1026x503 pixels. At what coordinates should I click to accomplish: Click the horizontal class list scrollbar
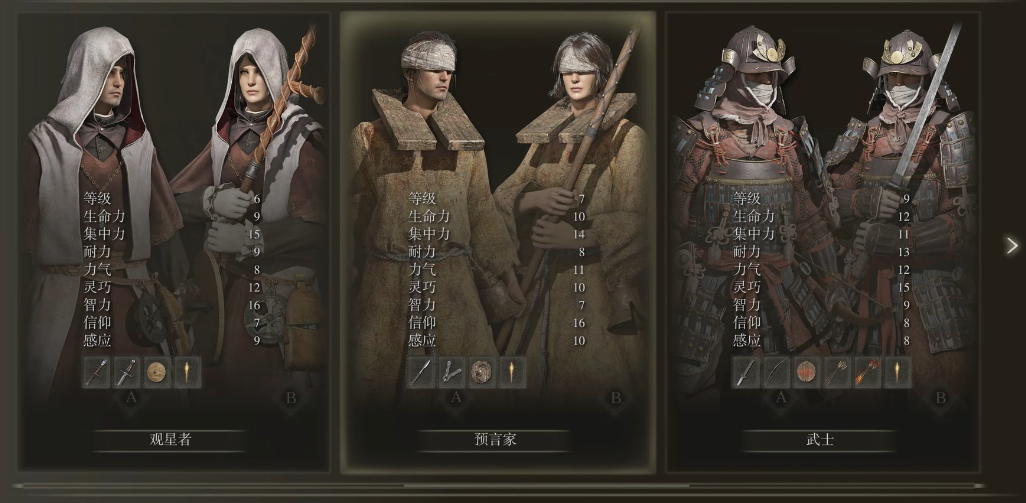click(x=500, y=487)
